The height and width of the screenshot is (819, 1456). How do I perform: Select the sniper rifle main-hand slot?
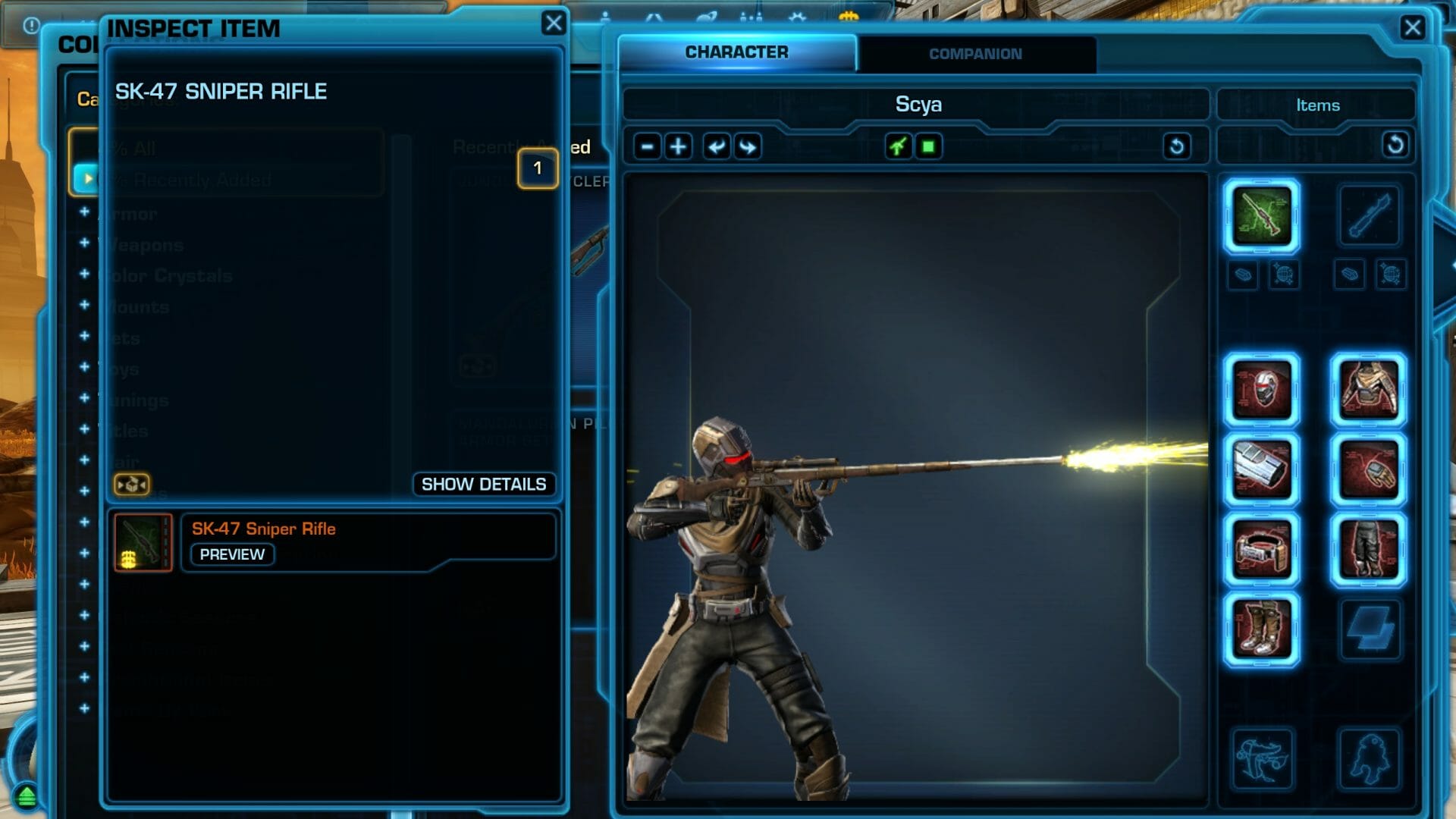coord(1261,216)
